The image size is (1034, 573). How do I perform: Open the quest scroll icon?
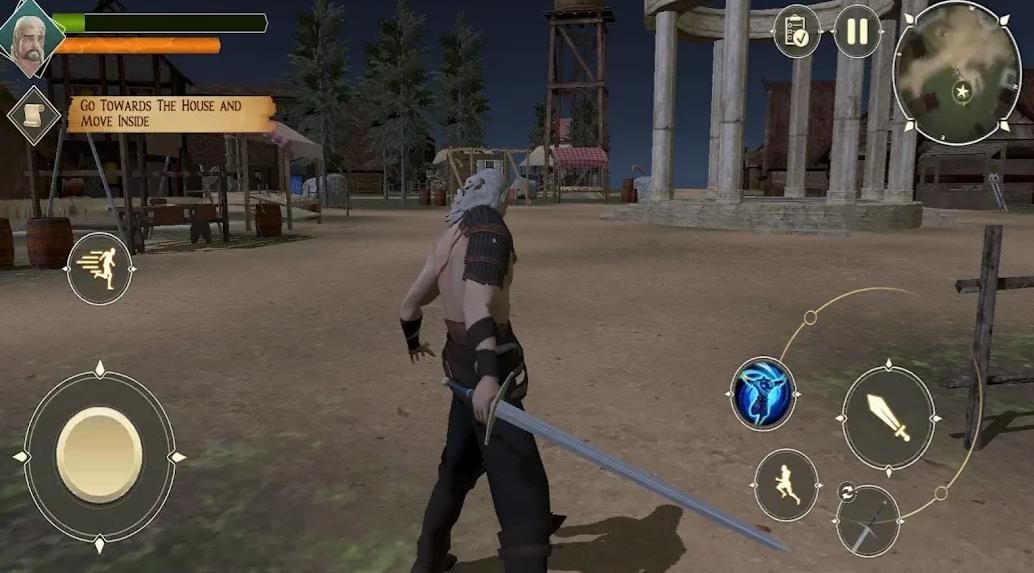pos(34,114)
